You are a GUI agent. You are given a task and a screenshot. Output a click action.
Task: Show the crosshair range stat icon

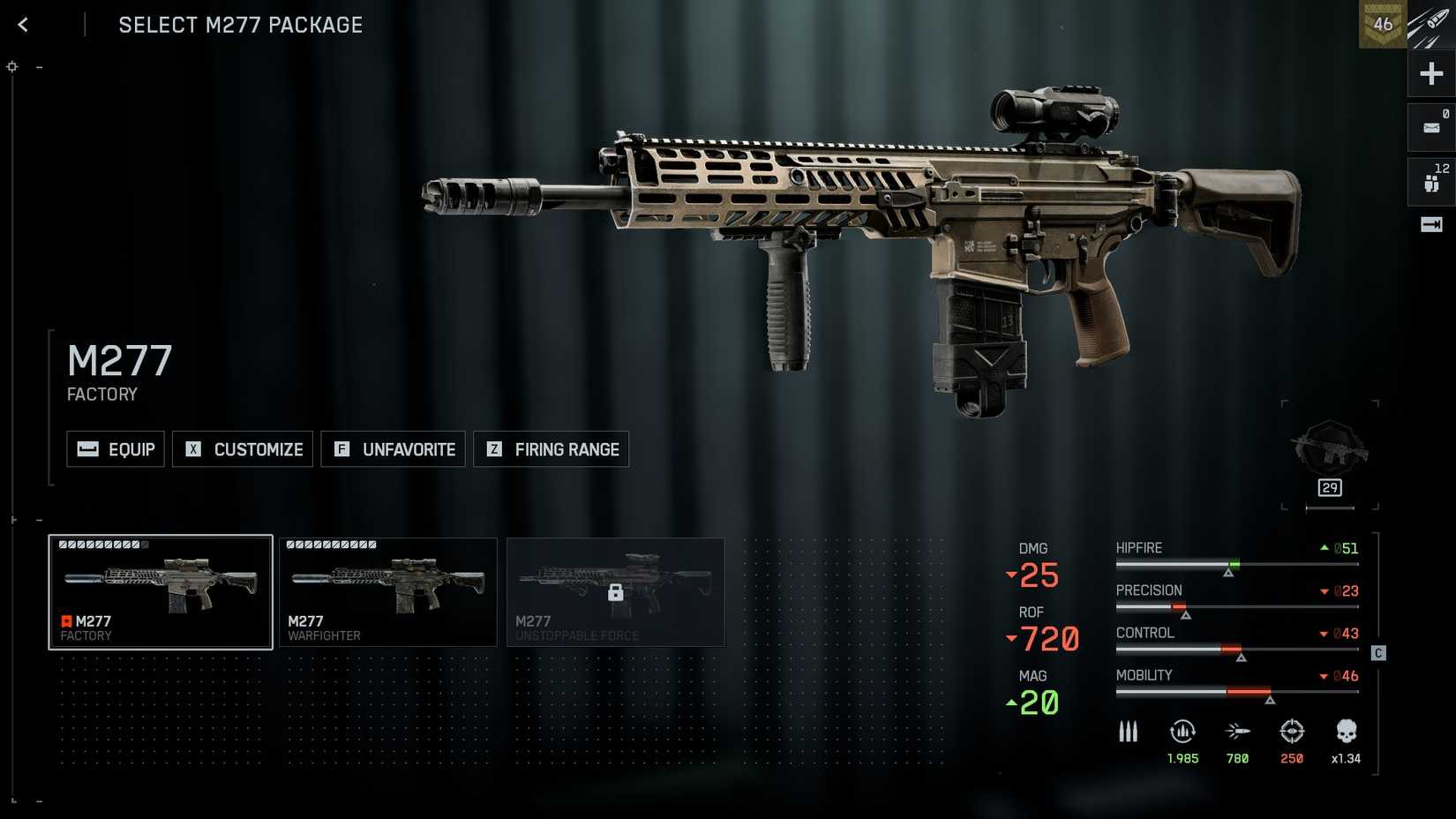(x=1292, y=732)
